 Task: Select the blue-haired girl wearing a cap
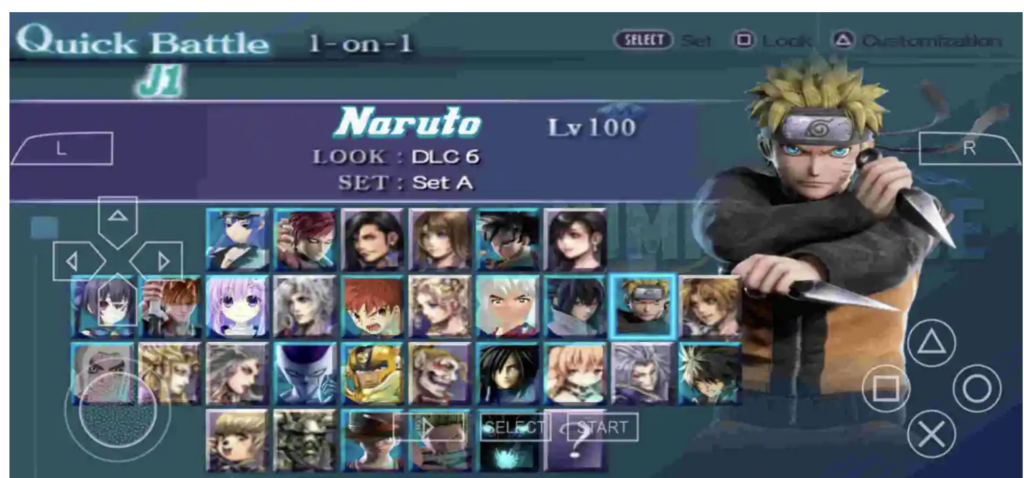click(237, 239)
